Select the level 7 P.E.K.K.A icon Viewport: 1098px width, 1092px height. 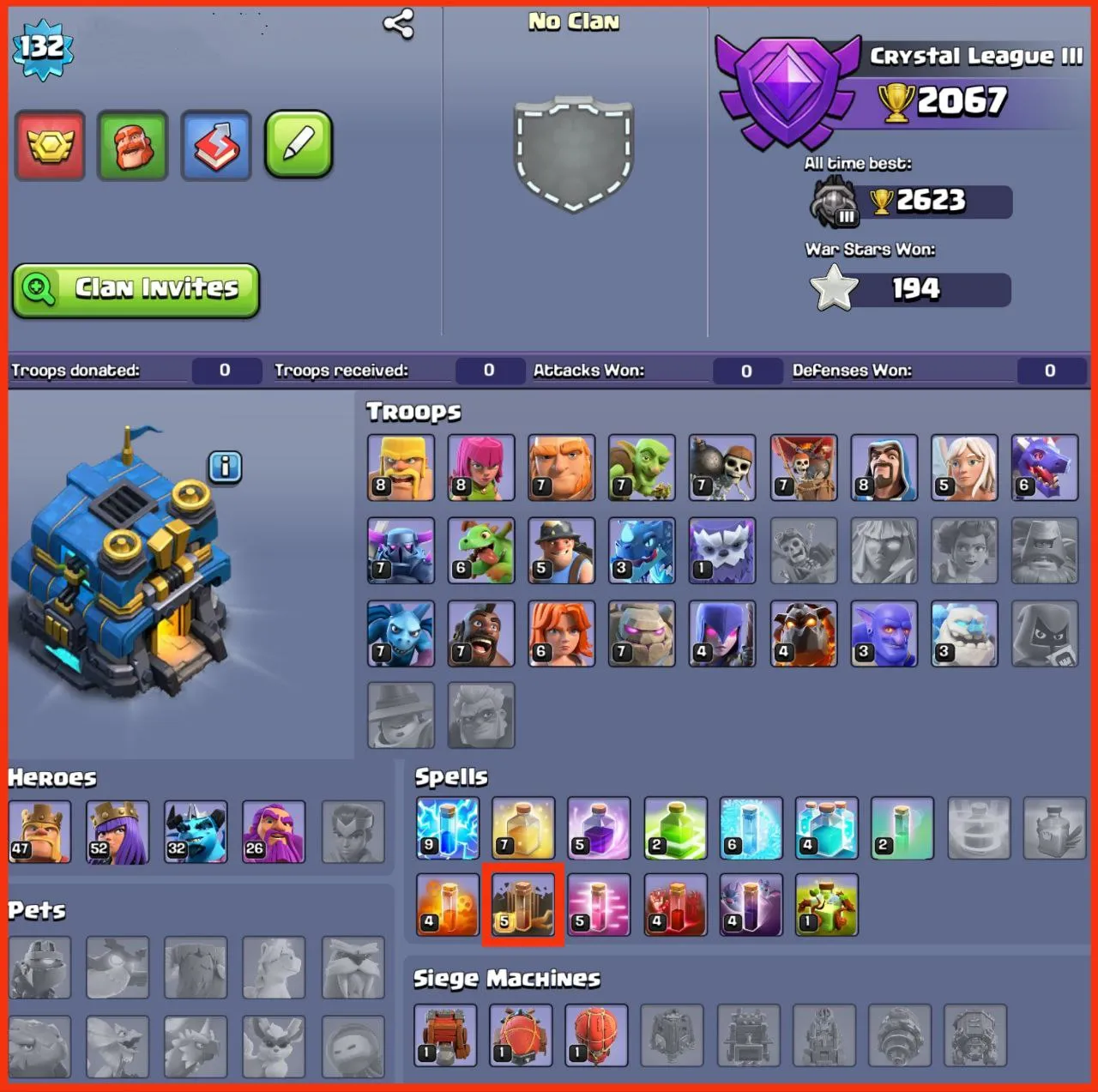(401, 551)
